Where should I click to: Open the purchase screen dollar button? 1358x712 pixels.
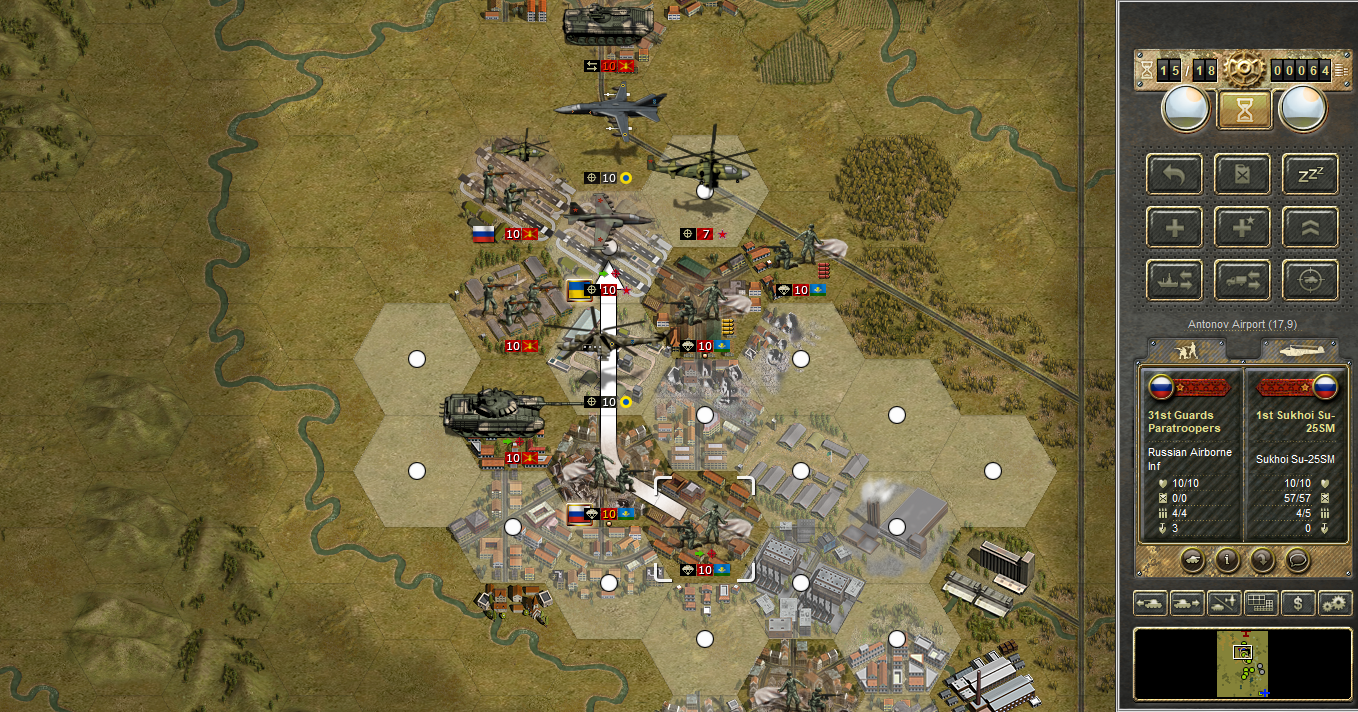pyautogui.click(x=1298, y=603)
